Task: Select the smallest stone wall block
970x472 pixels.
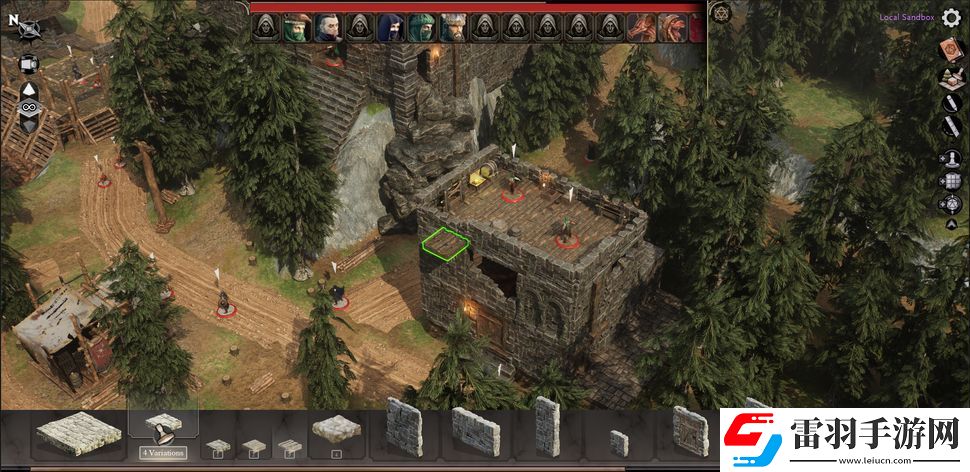Action: [x=620, y=443]
